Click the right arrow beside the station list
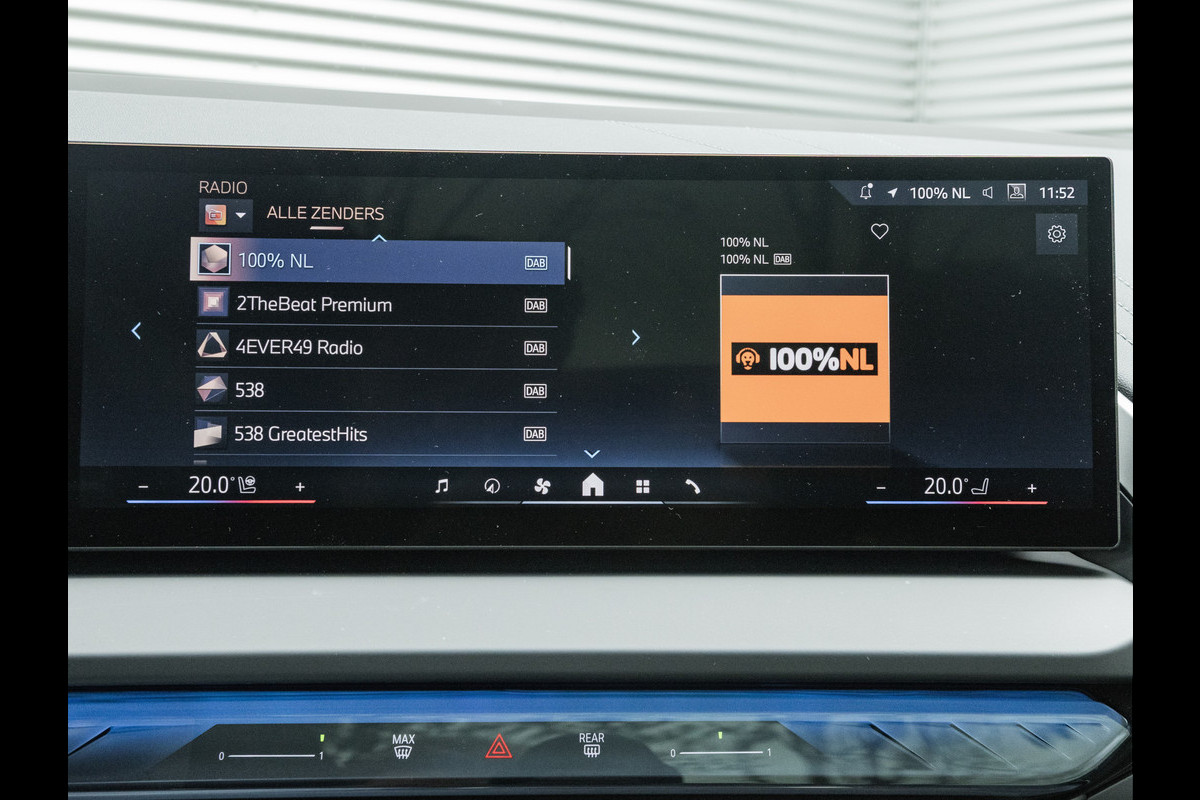Screen dimensions: 1200x800 pos(635,337)
